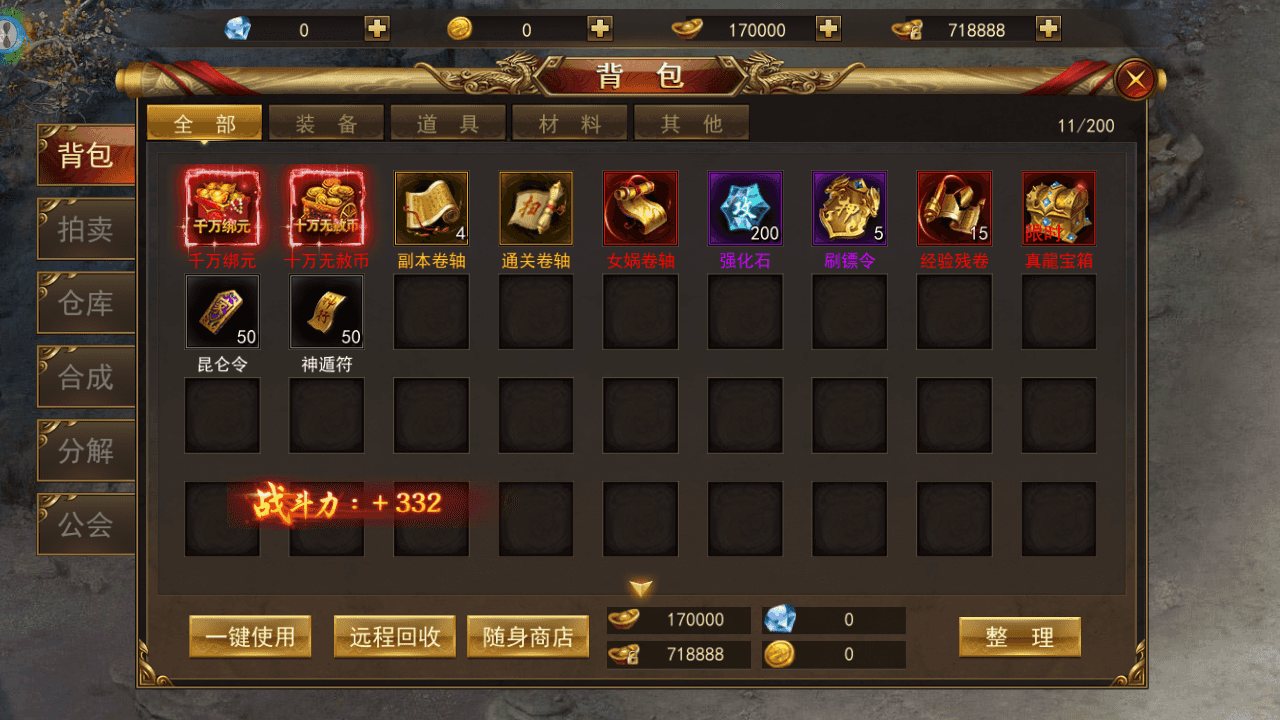Select the 副本卷轴 scroll item
Screen dimensions: 1280x720
[x=431, y=208]
